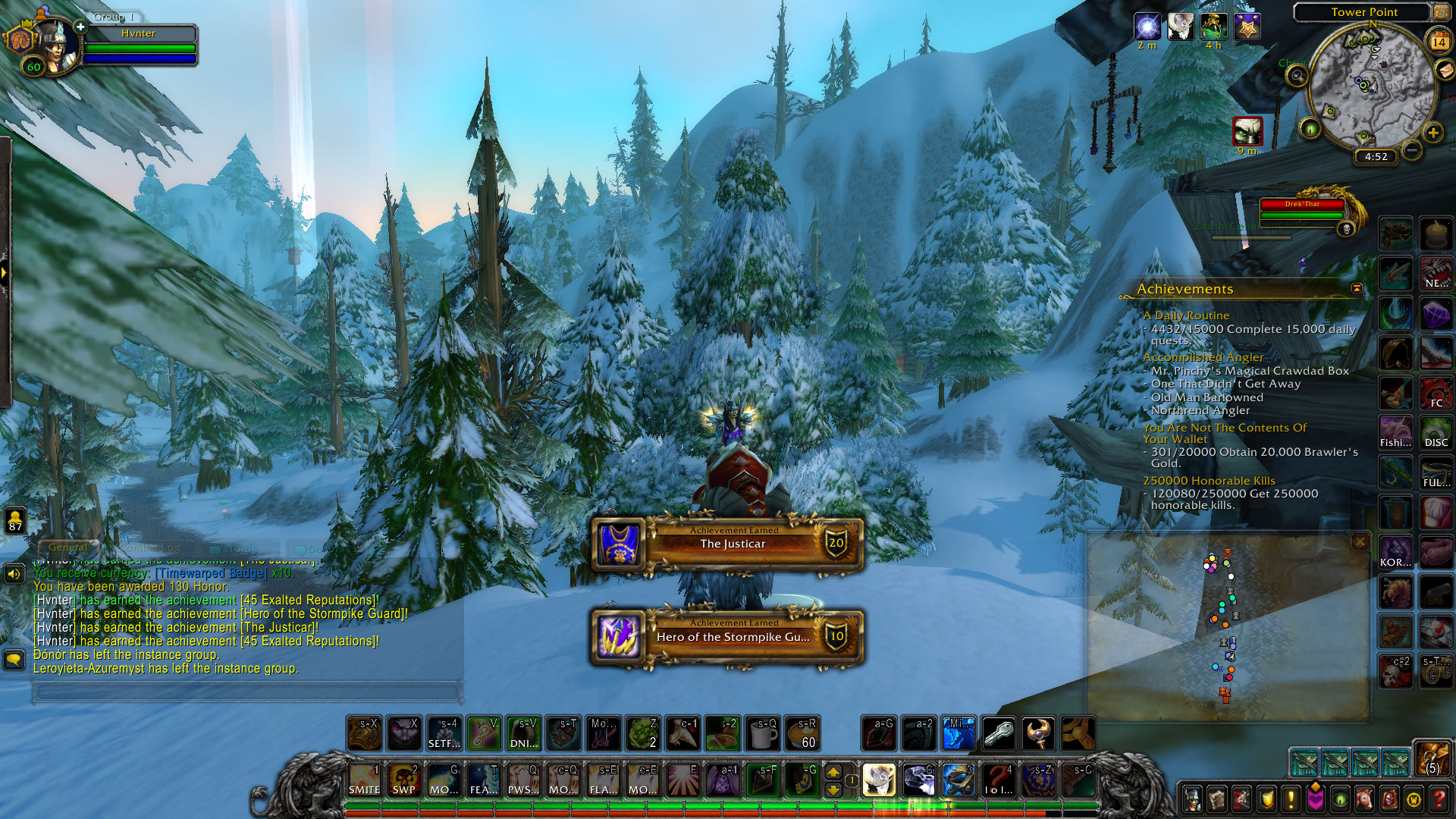Screen dimensions: 1456x819
Task: Open the calendar showing day 14
Action: [1439, 42]
